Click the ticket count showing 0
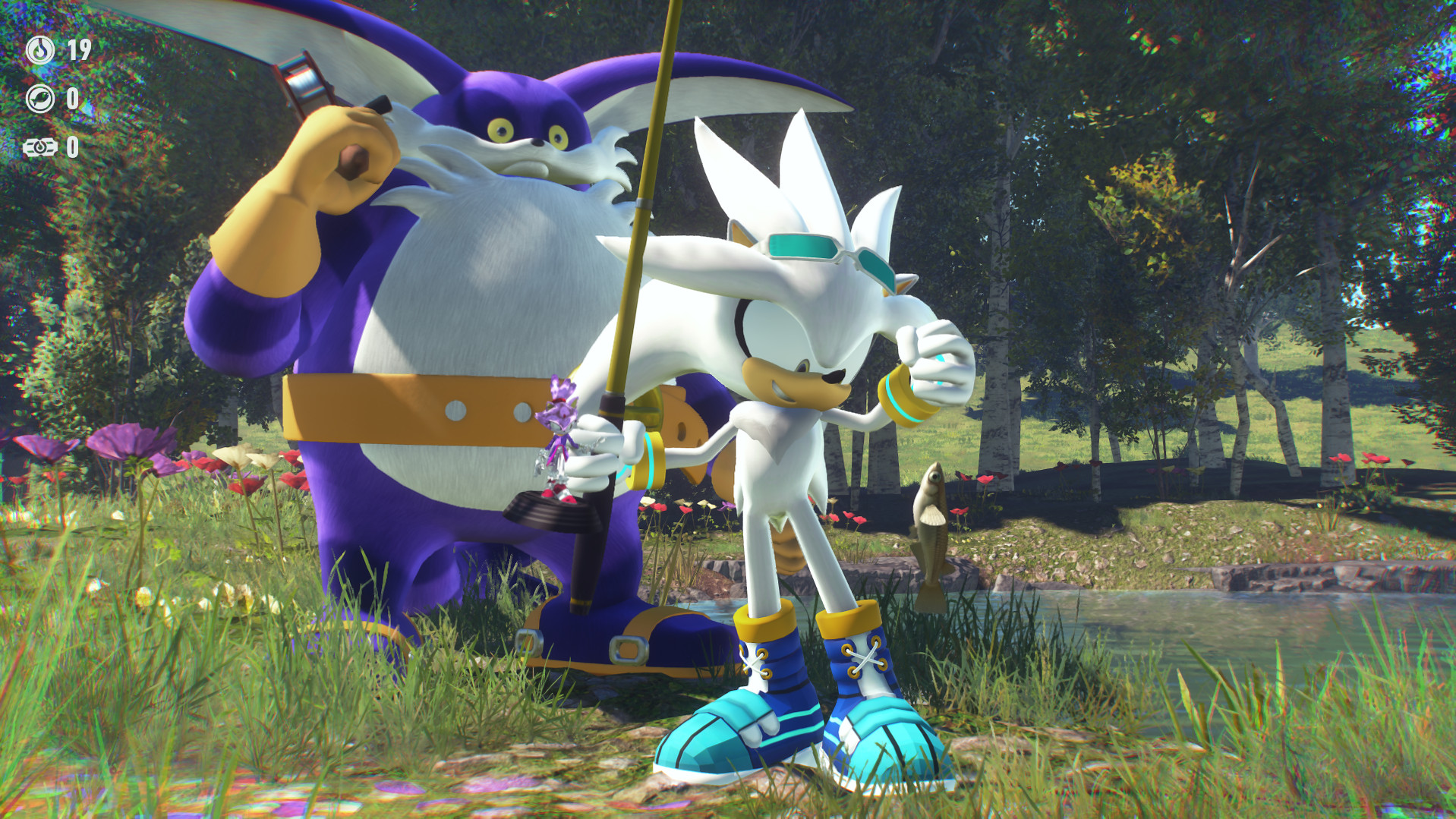This screenshot has width=1456, height=819. [74, 146]
